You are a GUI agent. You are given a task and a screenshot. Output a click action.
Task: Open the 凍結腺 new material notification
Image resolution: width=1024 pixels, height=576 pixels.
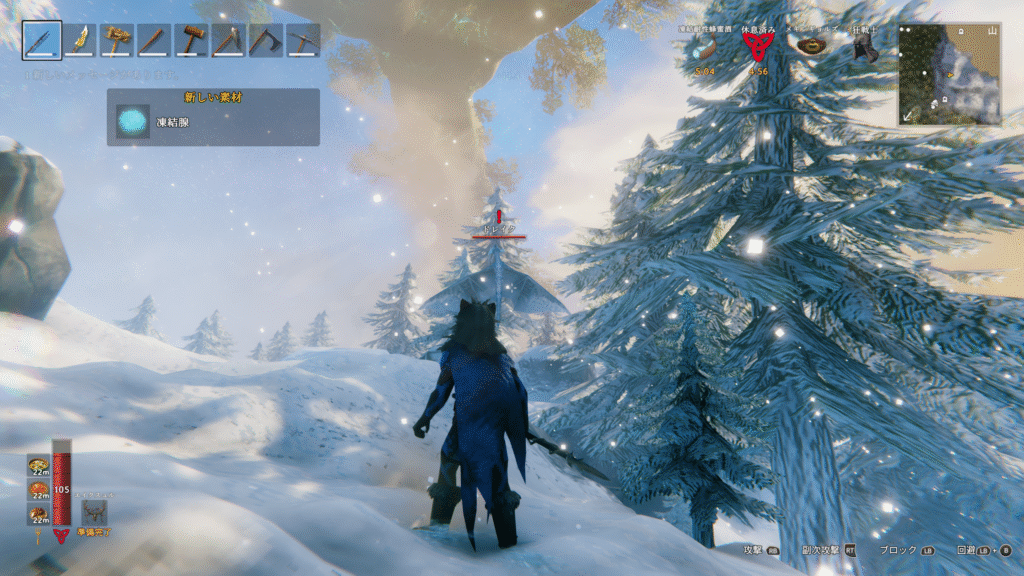[x=213, y=118]
